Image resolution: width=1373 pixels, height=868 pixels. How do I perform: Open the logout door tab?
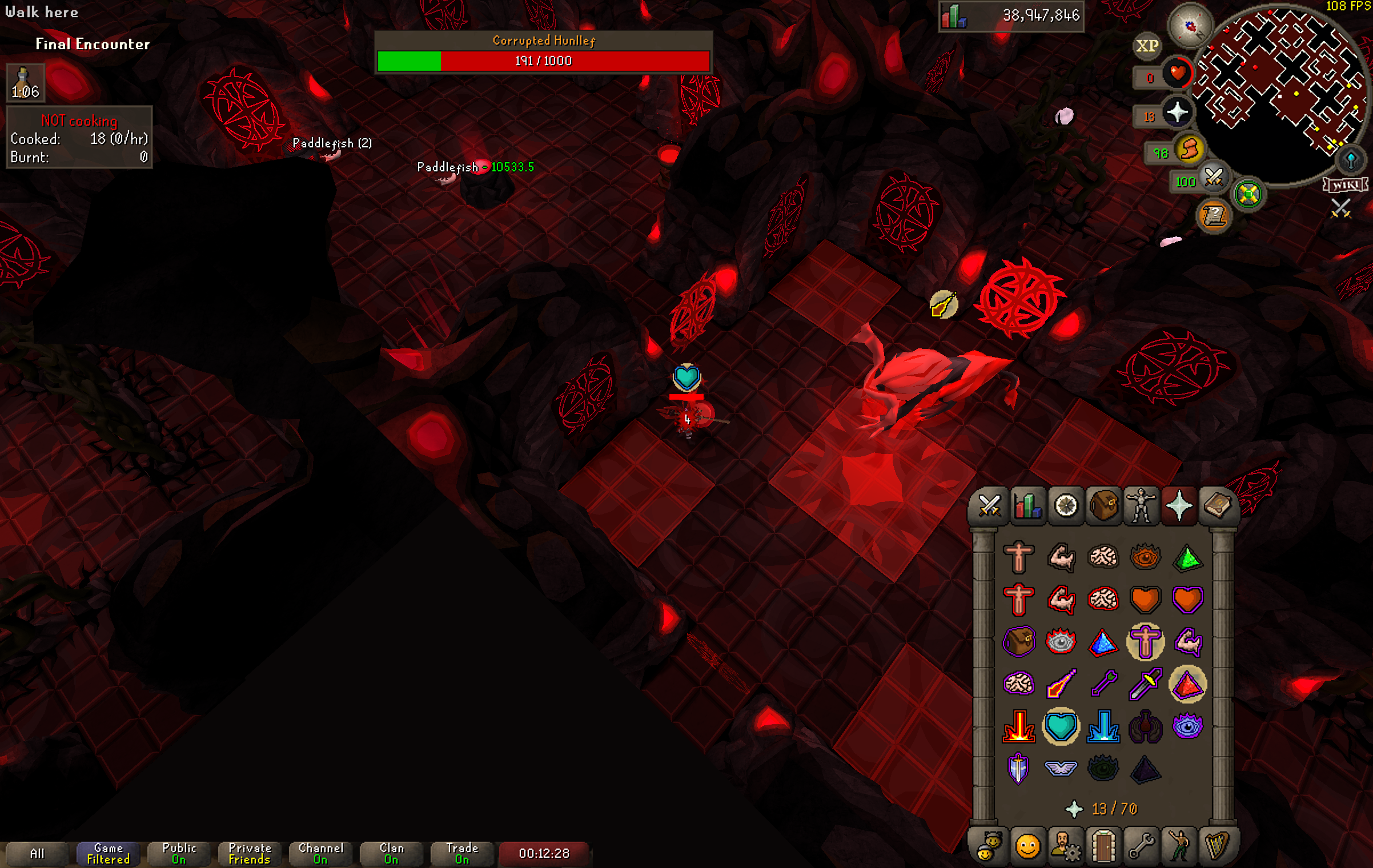1103,846
